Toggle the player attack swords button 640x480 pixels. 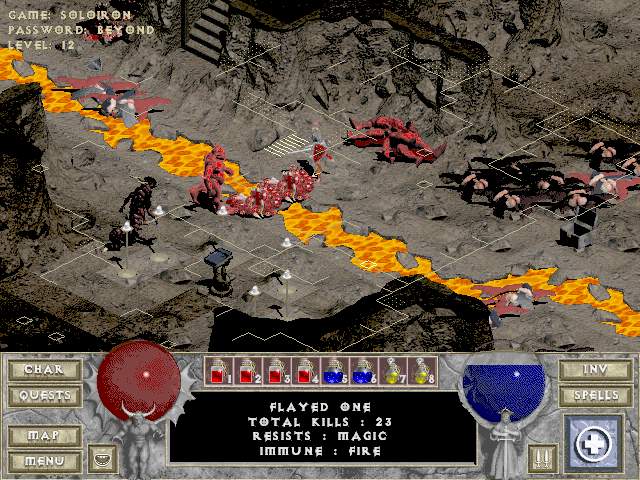544,459
